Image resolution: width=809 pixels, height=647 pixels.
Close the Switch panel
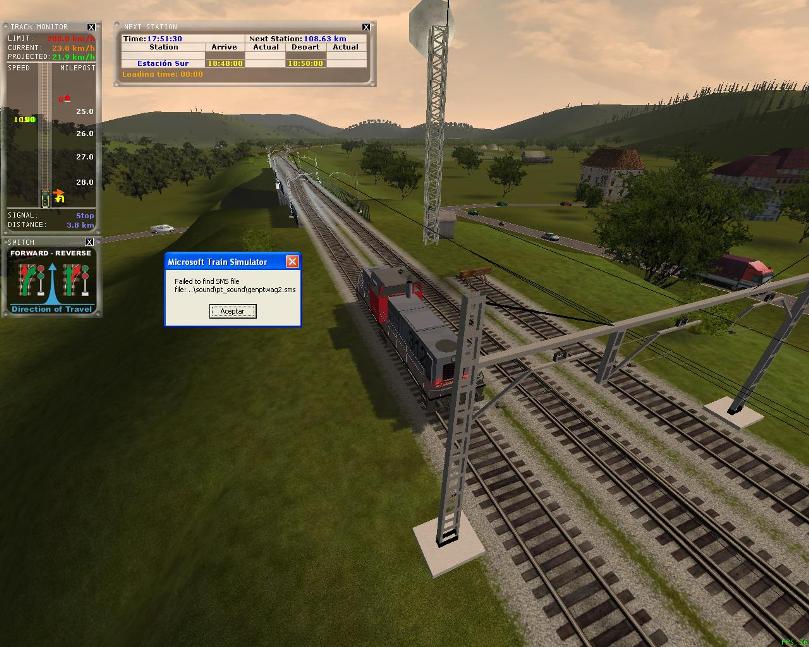pyautogui.click(x=89, y=242)
